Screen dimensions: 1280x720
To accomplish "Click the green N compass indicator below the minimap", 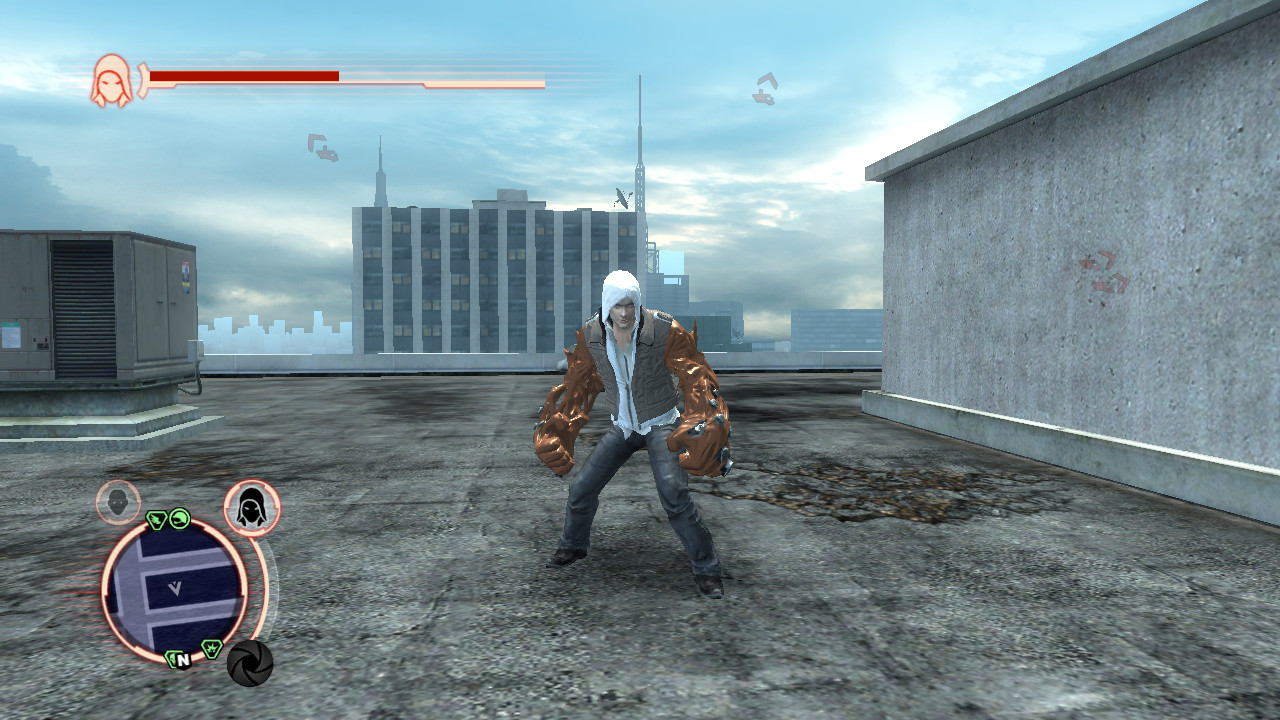I will coord(183,661).
